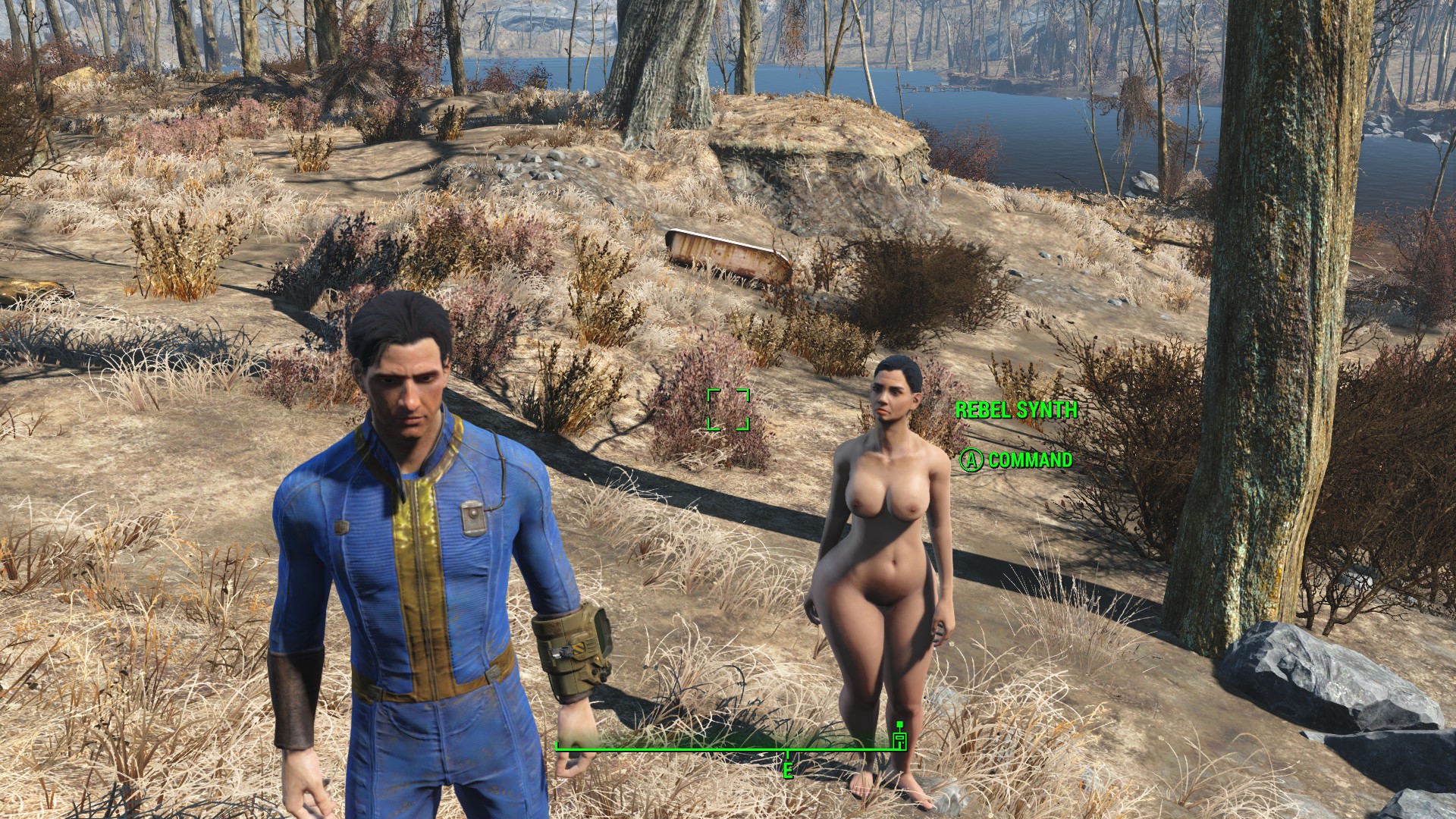1456x819 pixels.
Task: Click the building marker on the compass
Action: pyautogui.click(x=899, y=738)
